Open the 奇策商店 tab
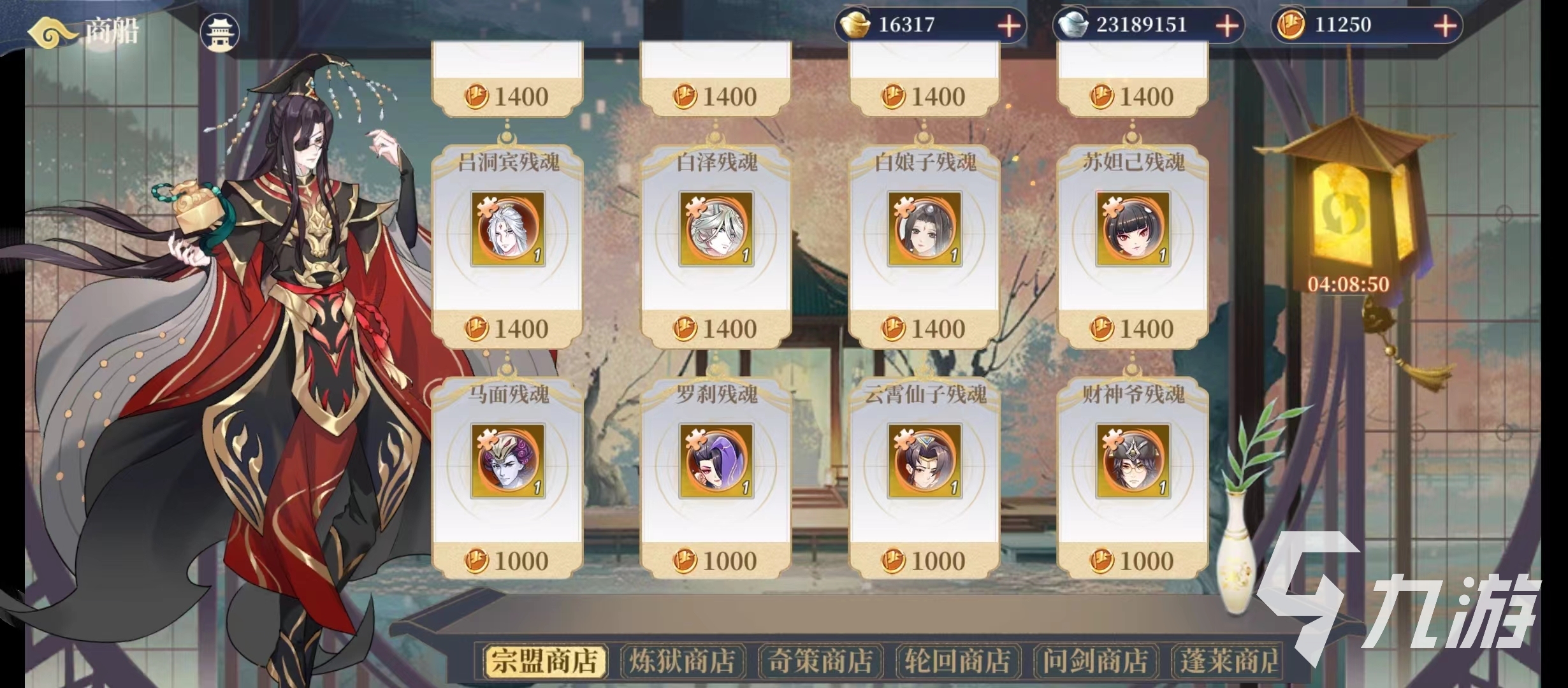 pos(820,661)
